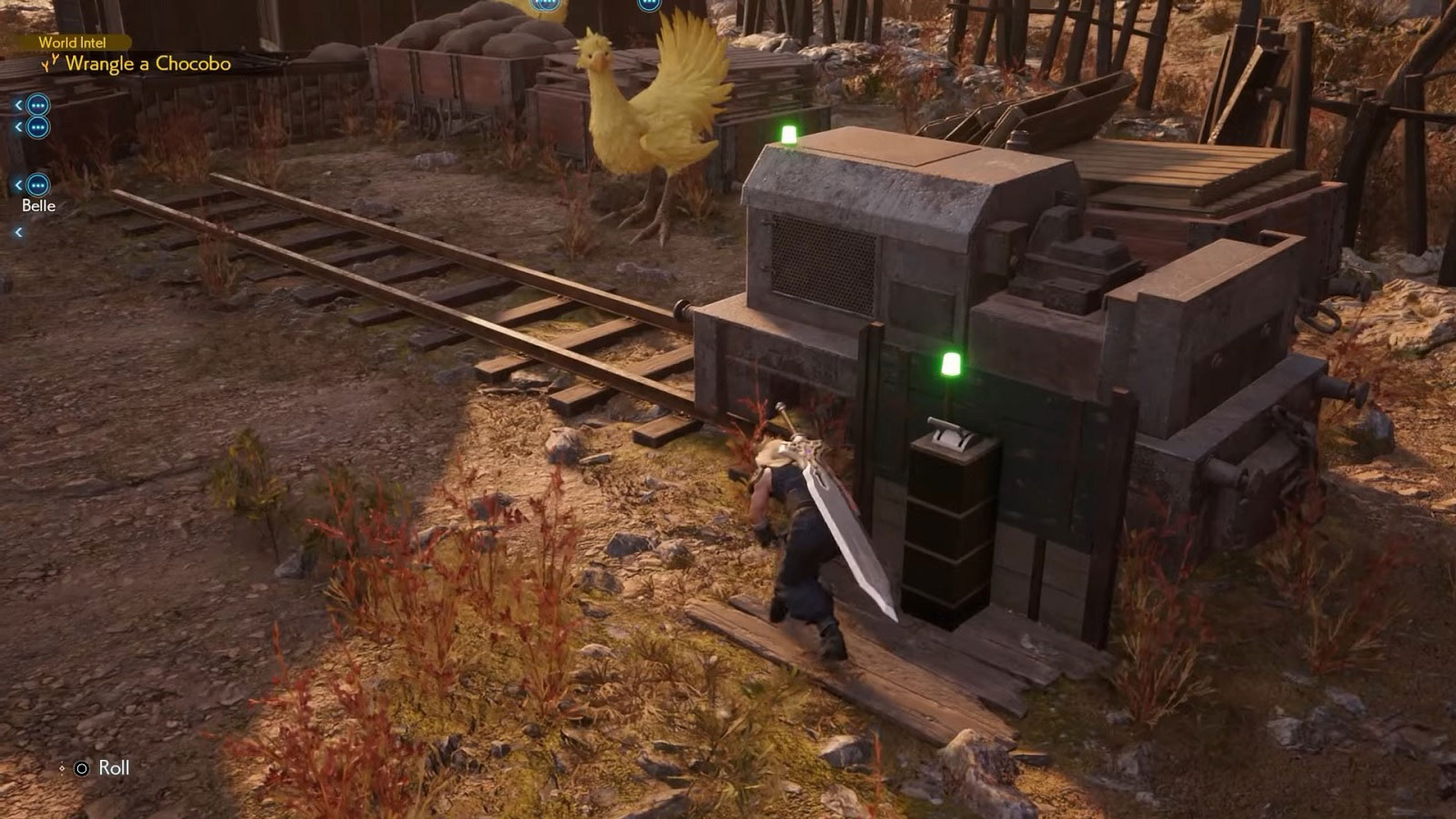Toggle the second command menu chevron
Viewport: 1456px width, 819px height.
[17, 128]
